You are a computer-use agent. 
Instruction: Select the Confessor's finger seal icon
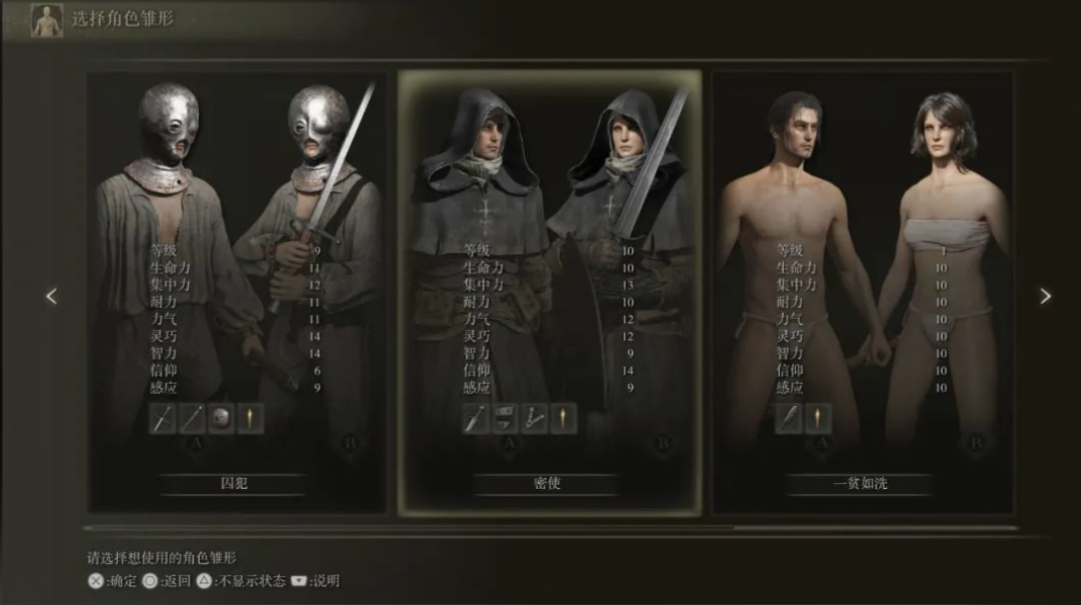coord(534,419)
